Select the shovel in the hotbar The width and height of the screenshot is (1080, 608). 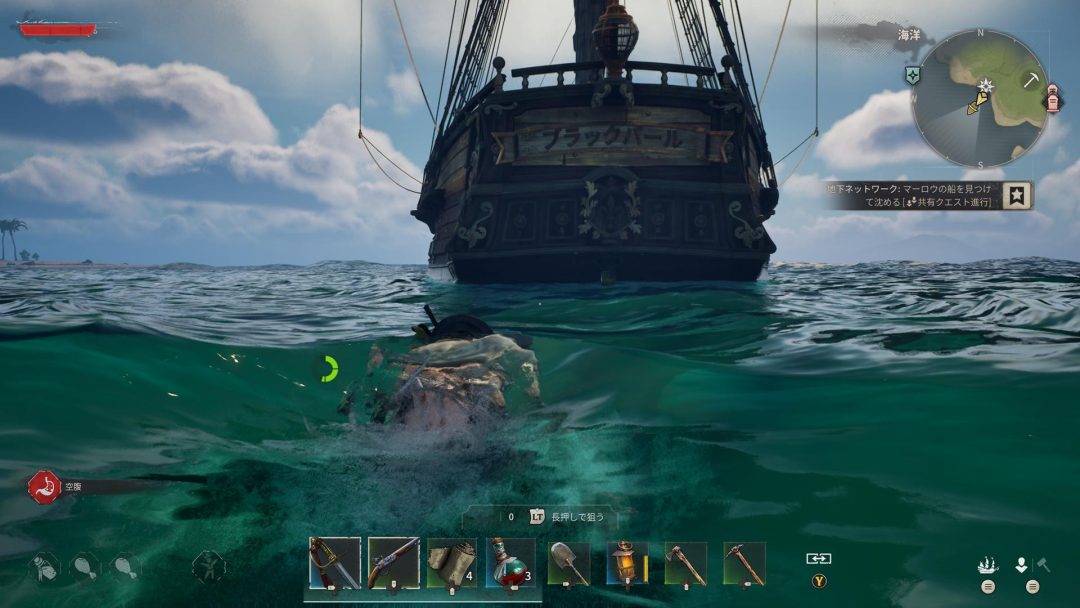pos(569,563)
